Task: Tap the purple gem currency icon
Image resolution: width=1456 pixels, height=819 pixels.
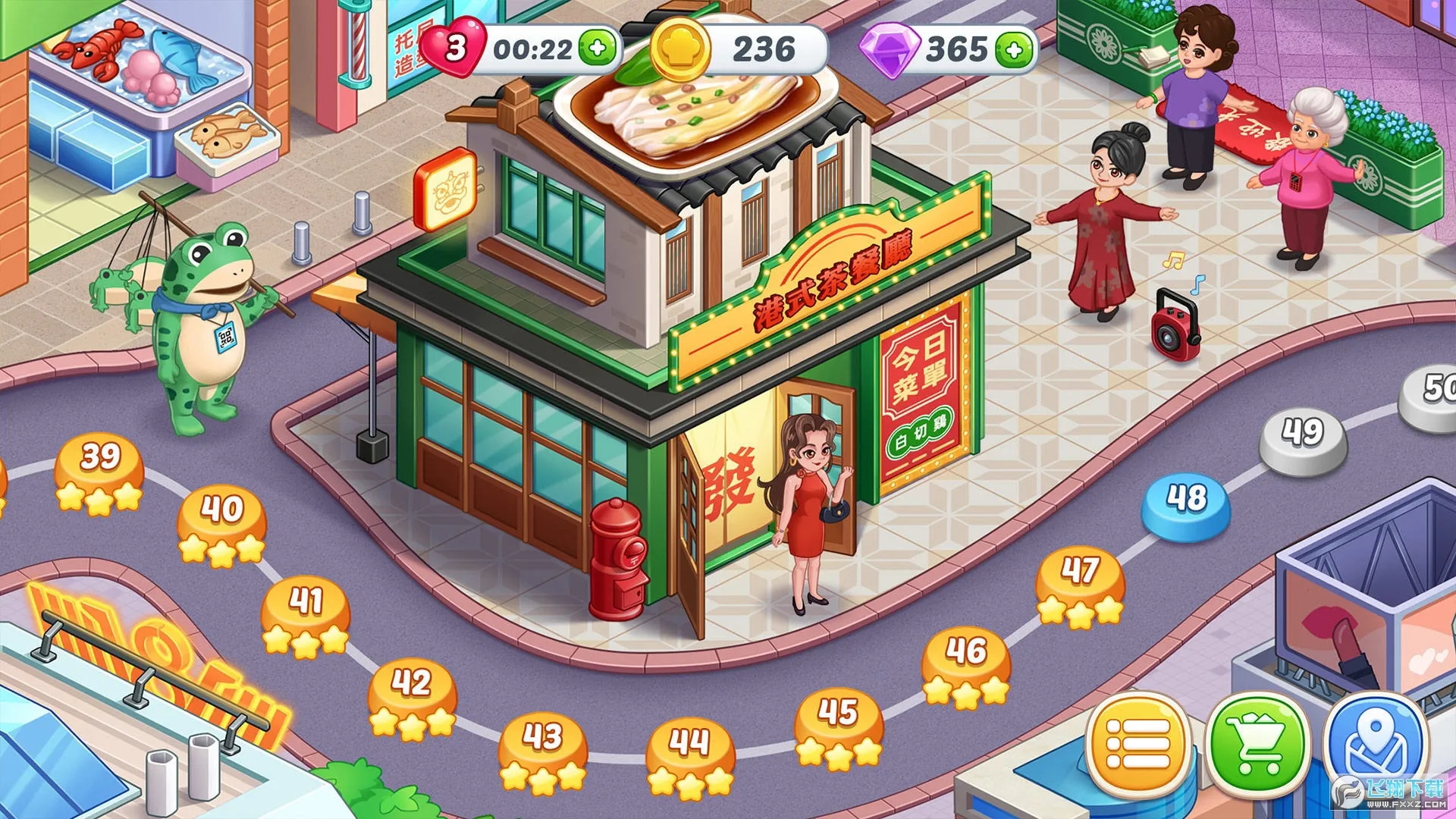Action: click(890, 49)
